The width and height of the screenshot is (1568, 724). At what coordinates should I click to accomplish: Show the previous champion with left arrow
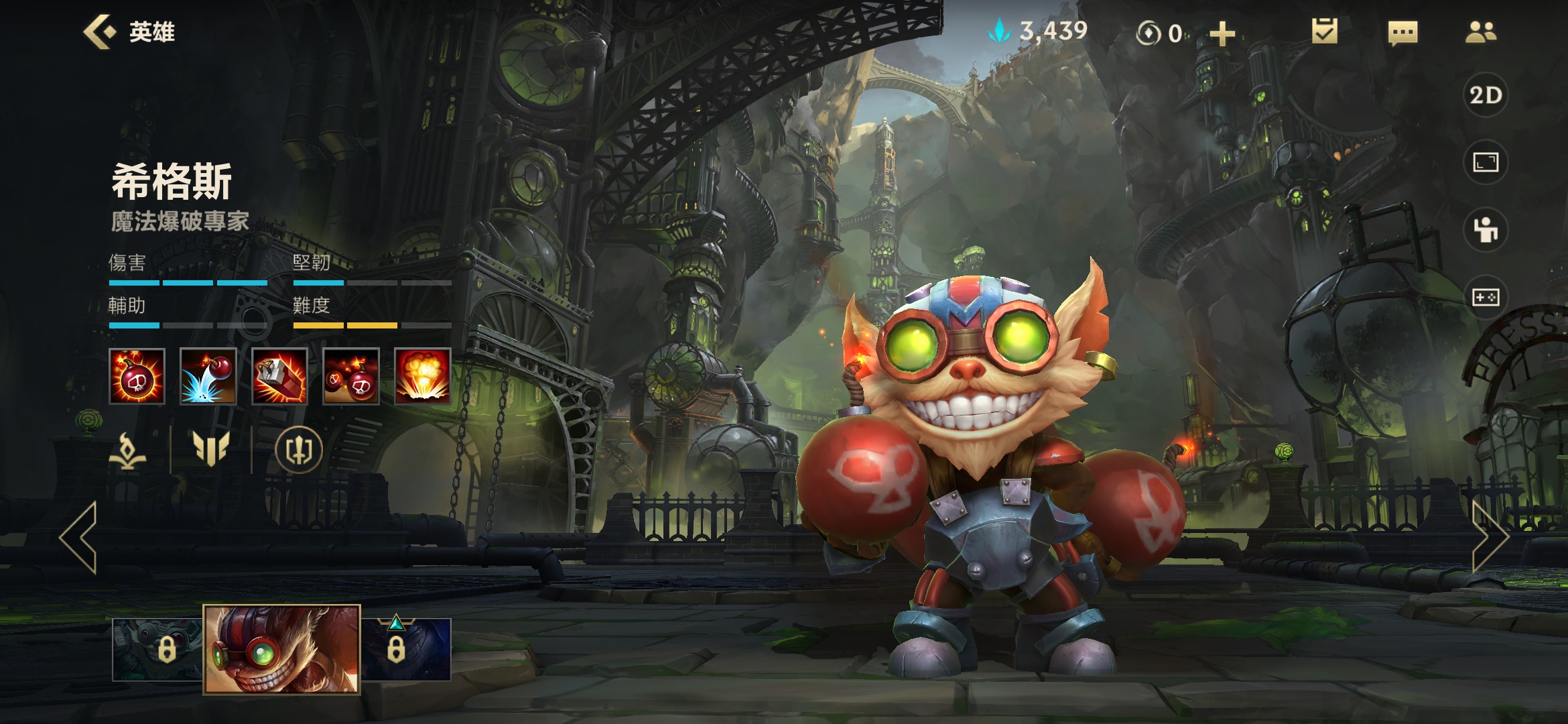click(x=79, y=538)
